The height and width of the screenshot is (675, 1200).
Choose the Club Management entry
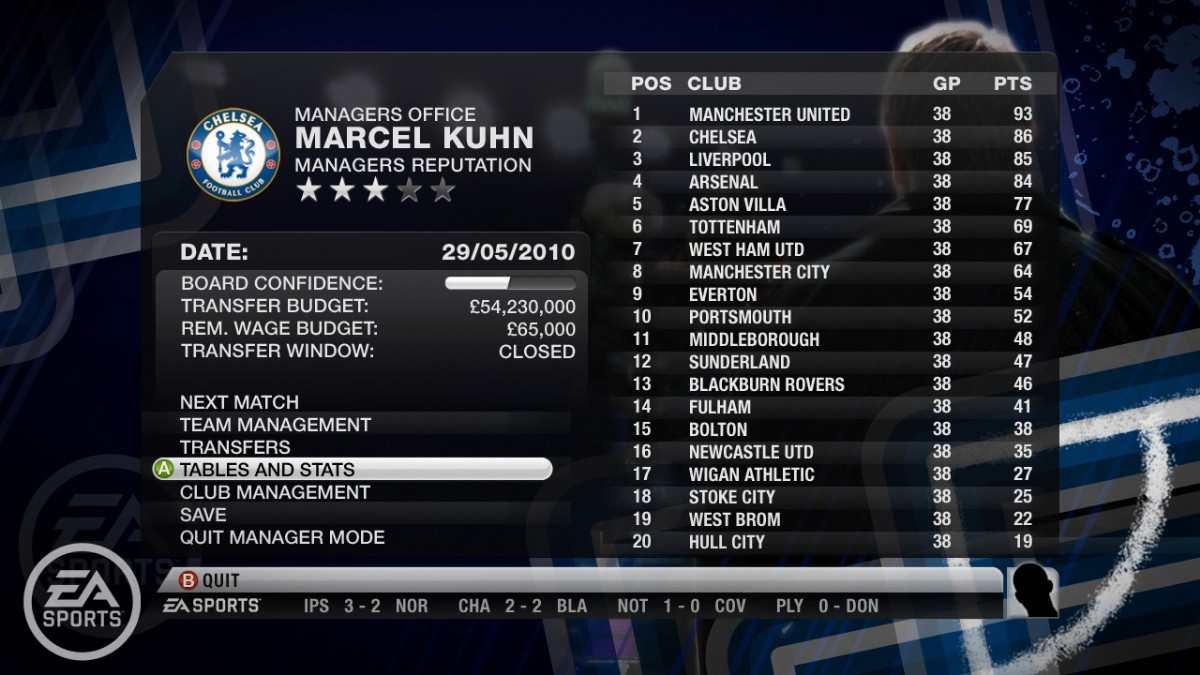pos(275,492)
